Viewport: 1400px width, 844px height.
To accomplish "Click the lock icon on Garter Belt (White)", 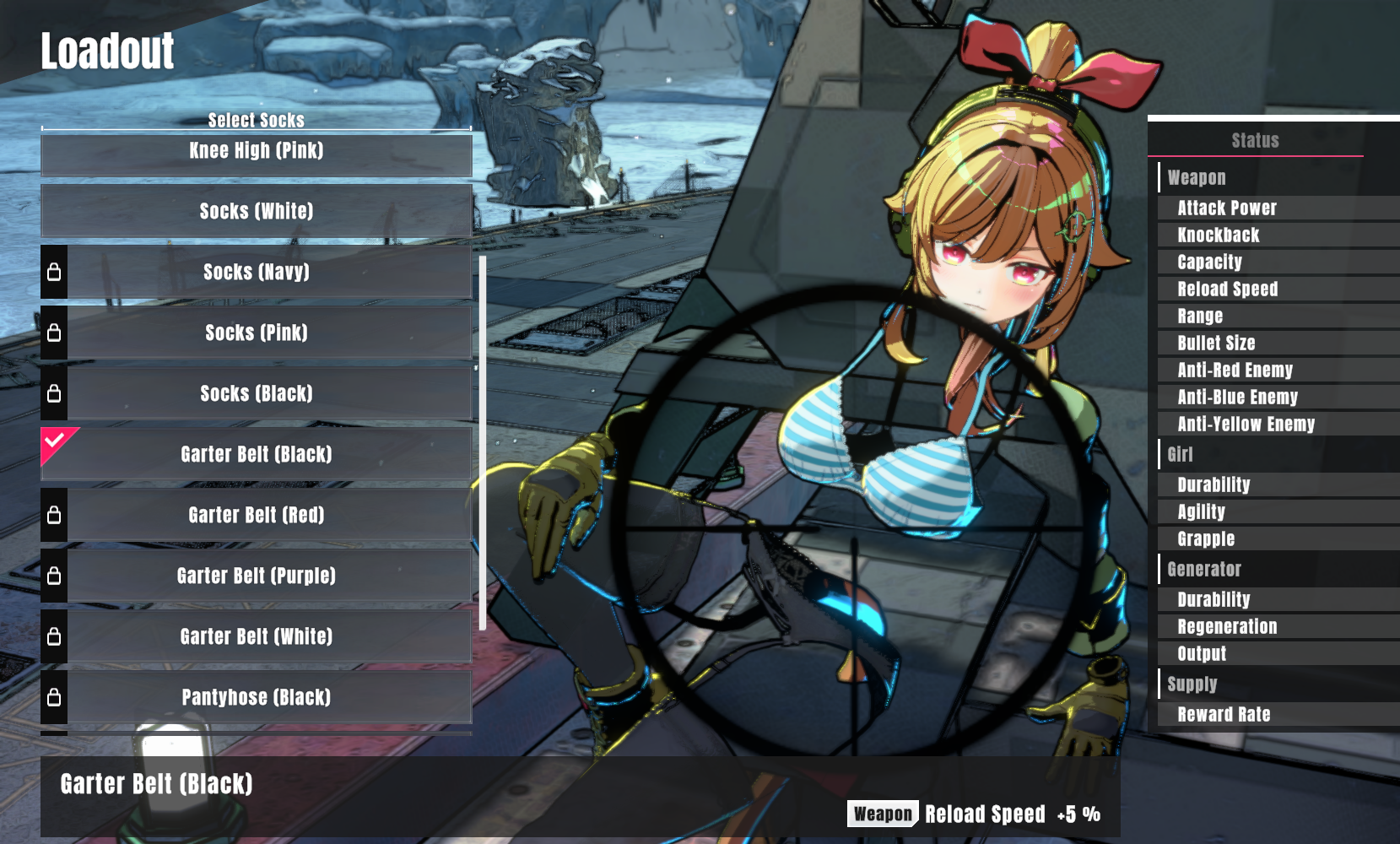I will coord(55,636).
